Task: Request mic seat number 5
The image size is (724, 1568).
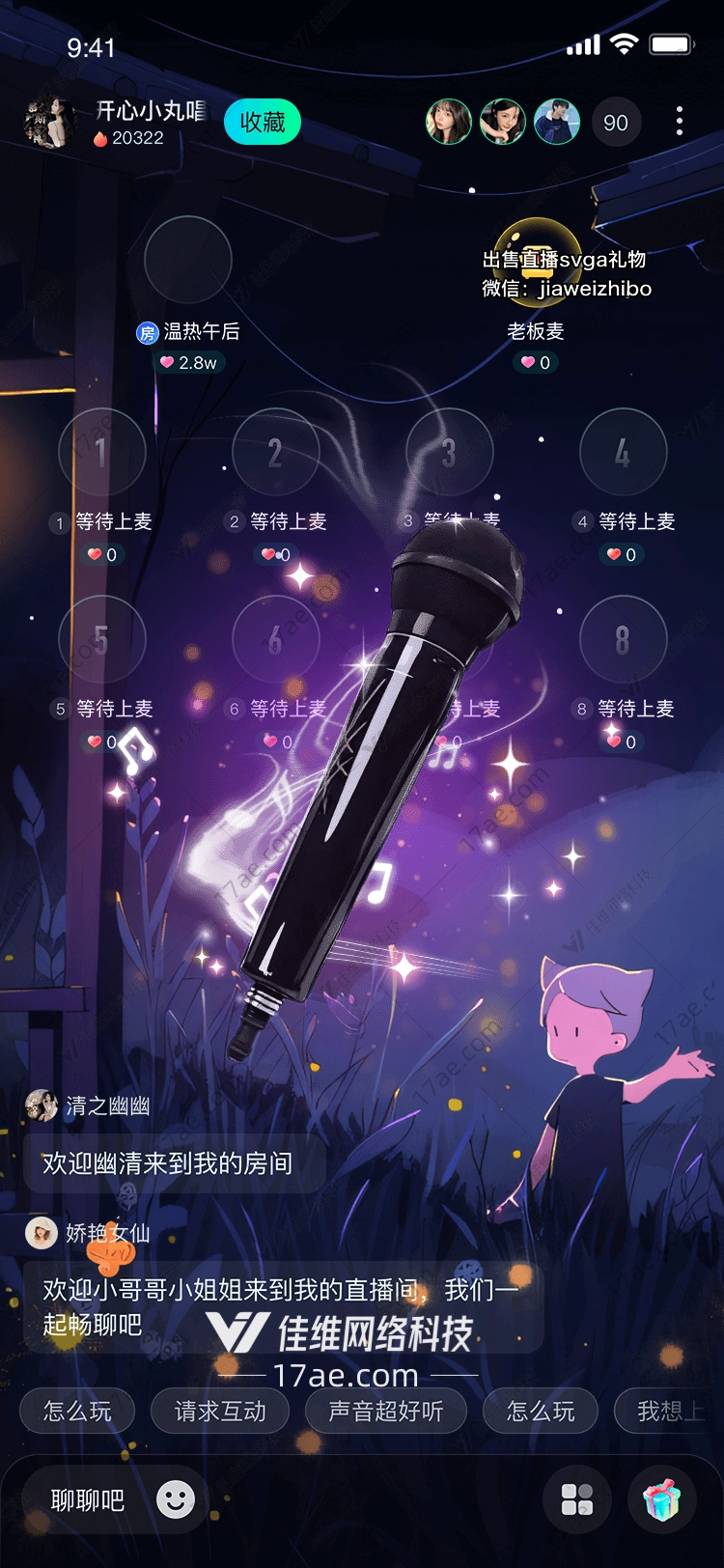Action: pos(102,639)
